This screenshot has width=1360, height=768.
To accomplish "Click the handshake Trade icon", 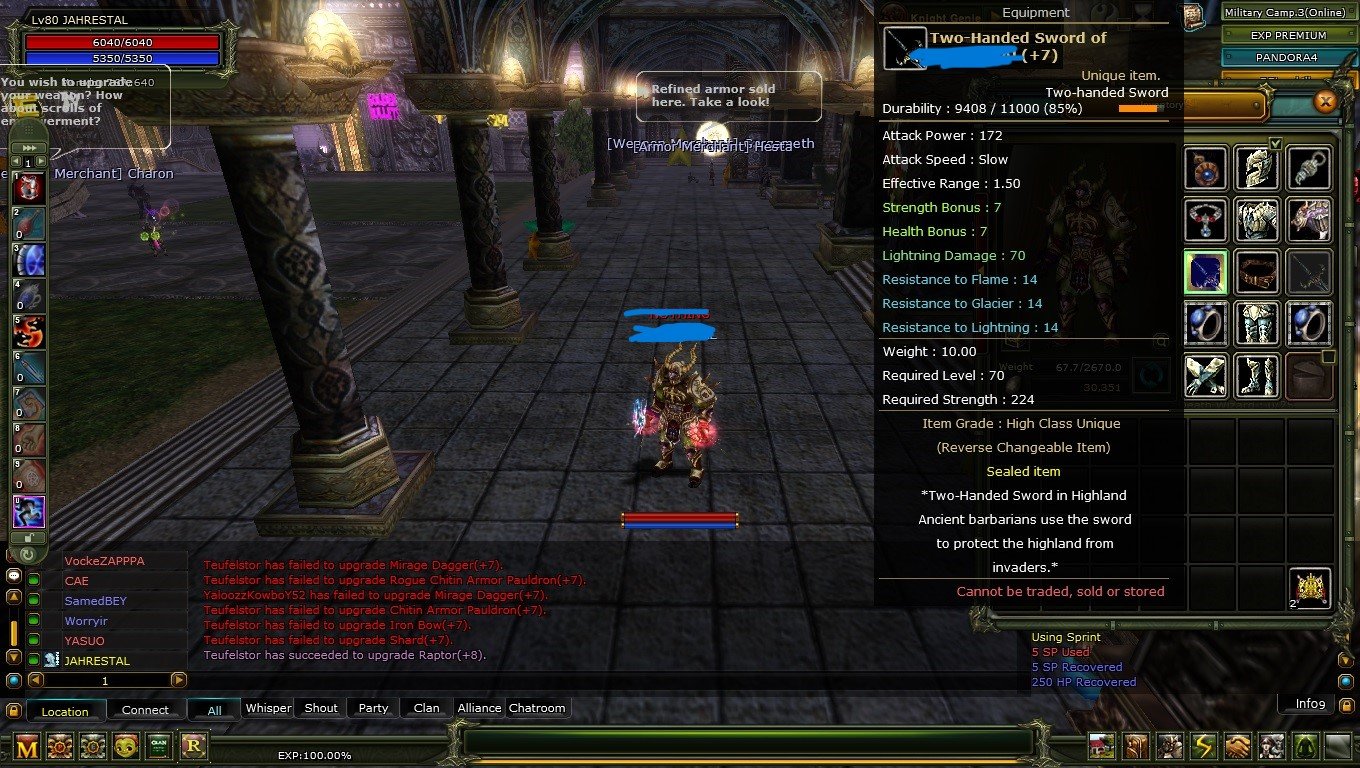I will (1237, 745).
